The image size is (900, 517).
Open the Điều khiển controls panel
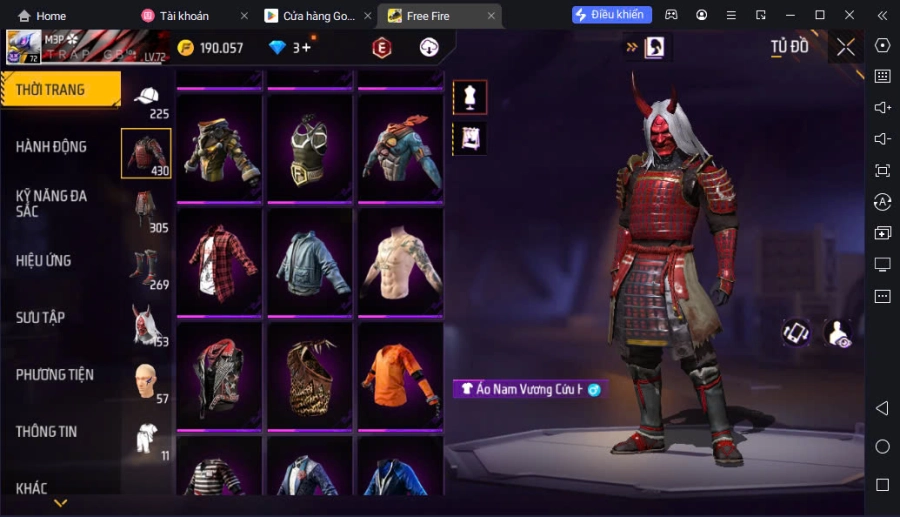[612, 15]
